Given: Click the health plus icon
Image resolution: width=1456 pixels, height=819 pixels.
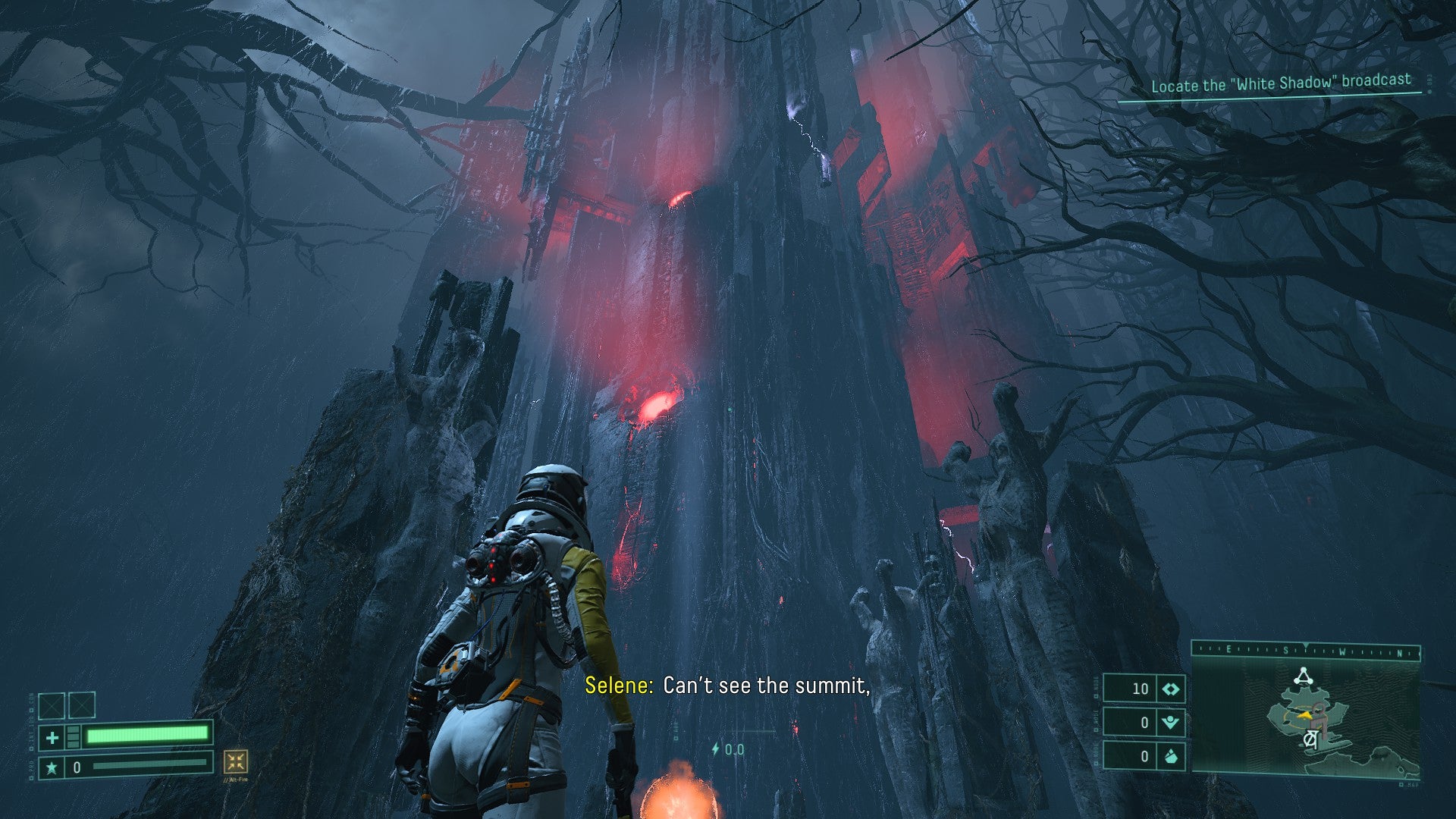Looking at the screenshot, I should (52, 737).
